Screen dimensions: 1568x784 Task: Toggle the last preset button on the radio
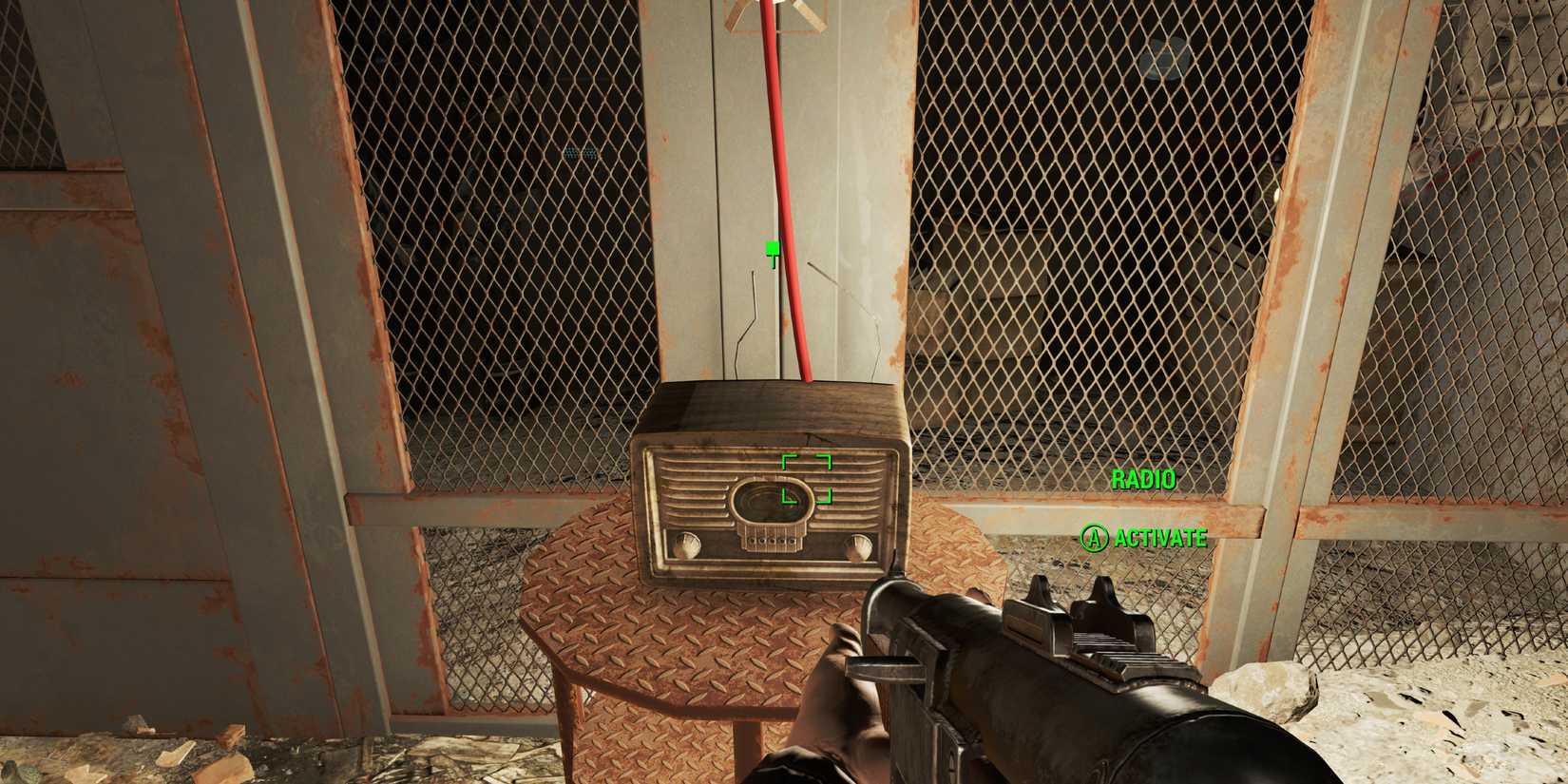click(x=793, y=540)
